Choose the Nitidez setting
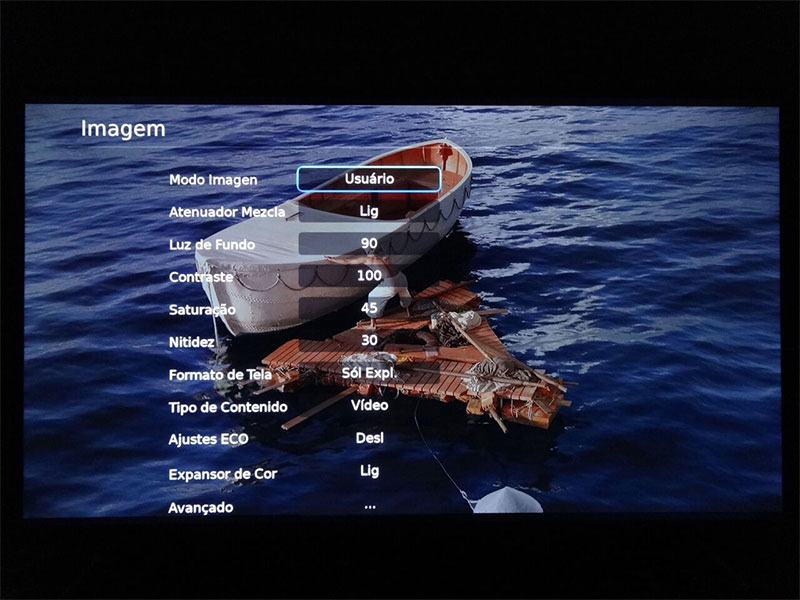The width and height of the screenshot is (800, 600). click(x=191, y=343)
